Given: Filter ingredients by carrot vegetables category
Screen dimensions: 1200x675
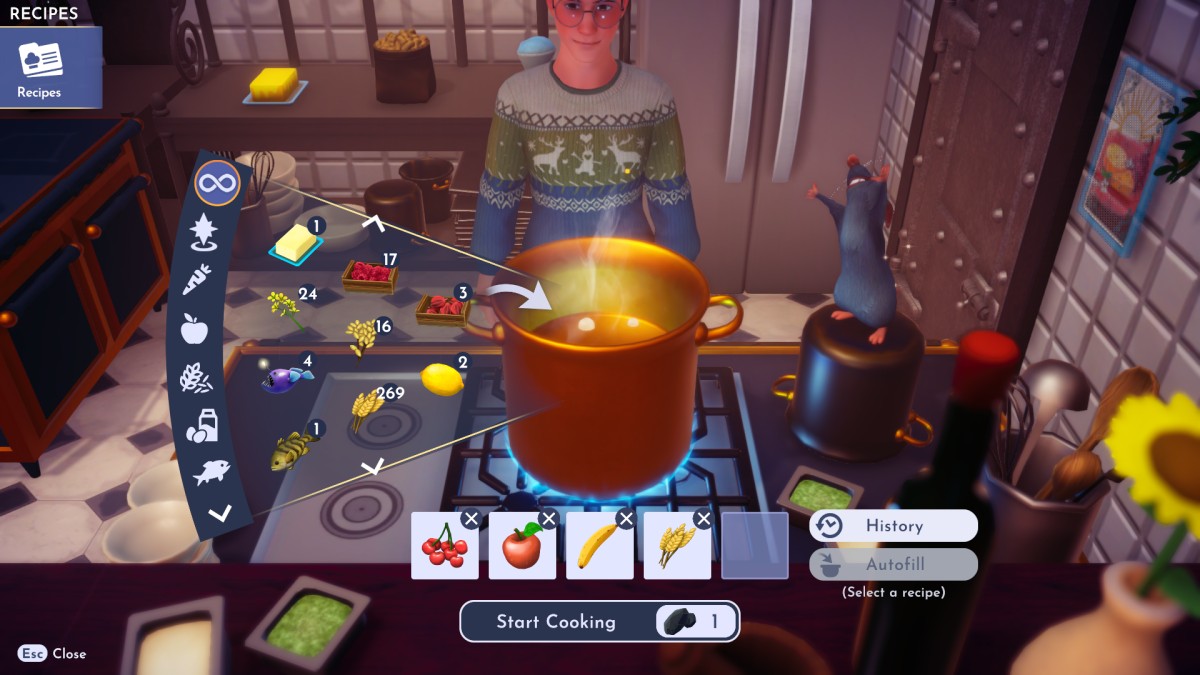Looking at the screenshot, I should 196,280.
